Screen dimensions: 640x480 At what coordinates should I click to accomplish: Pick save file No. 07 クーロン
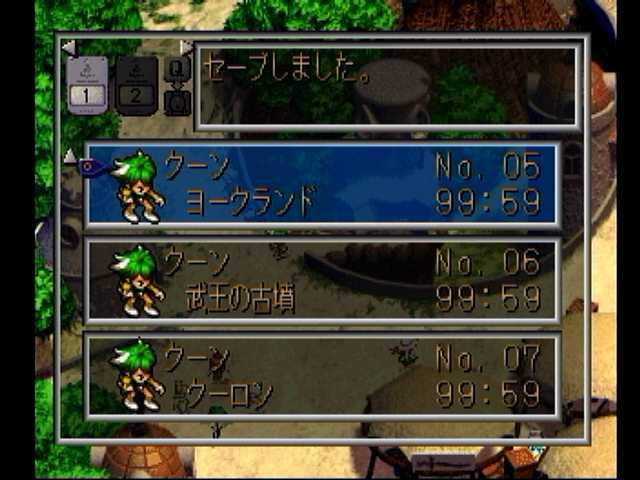pos(322,376)
